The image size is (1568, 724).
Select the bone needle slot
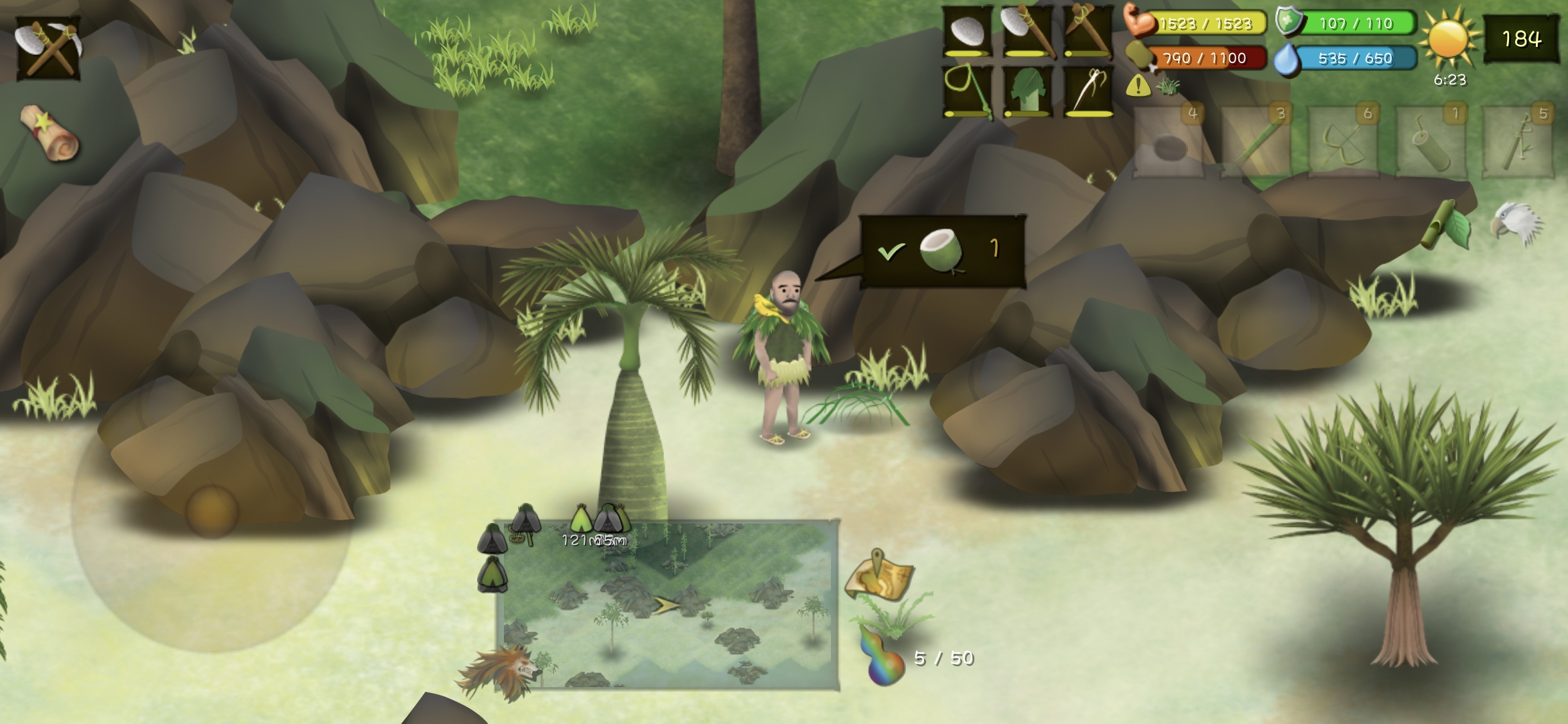[1086, 90]
